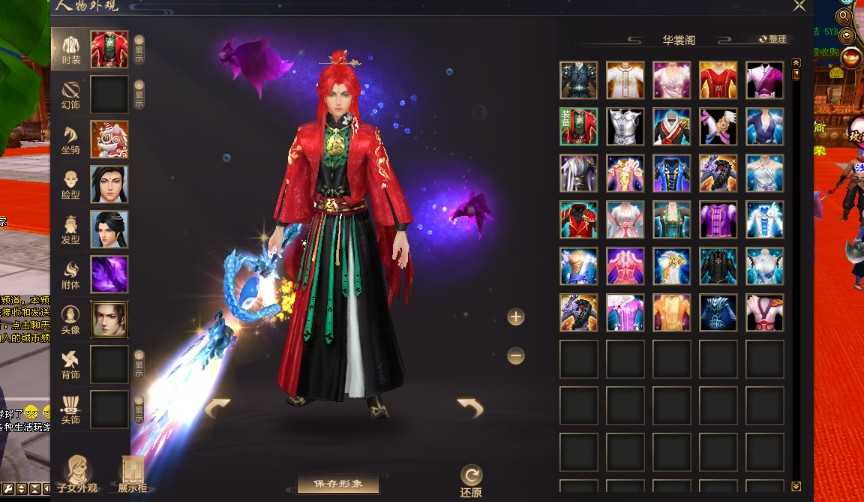Choose the 脸型 face portrait slot

tap(109, 184)
